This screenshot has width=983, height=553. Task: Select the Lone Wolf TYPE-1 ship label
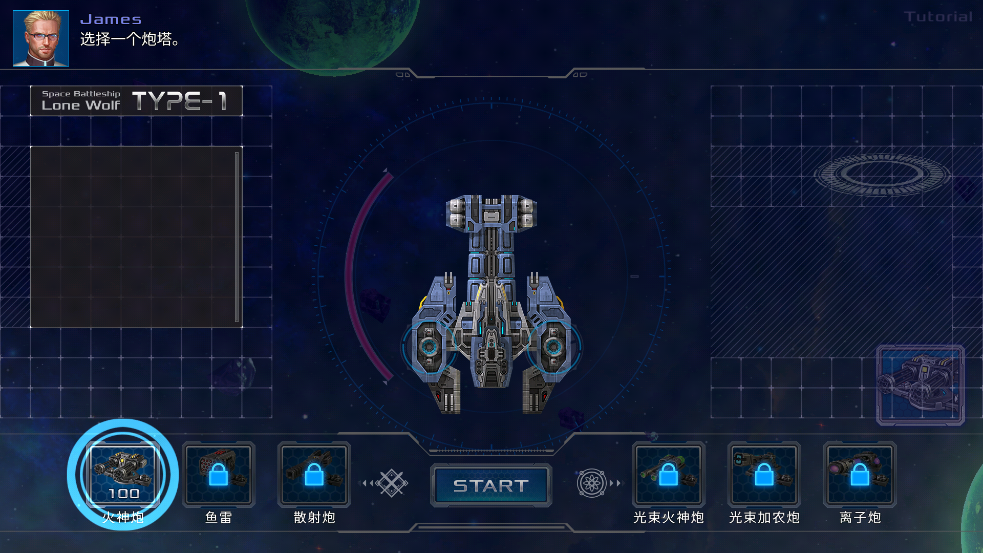[x=136, y=101]
